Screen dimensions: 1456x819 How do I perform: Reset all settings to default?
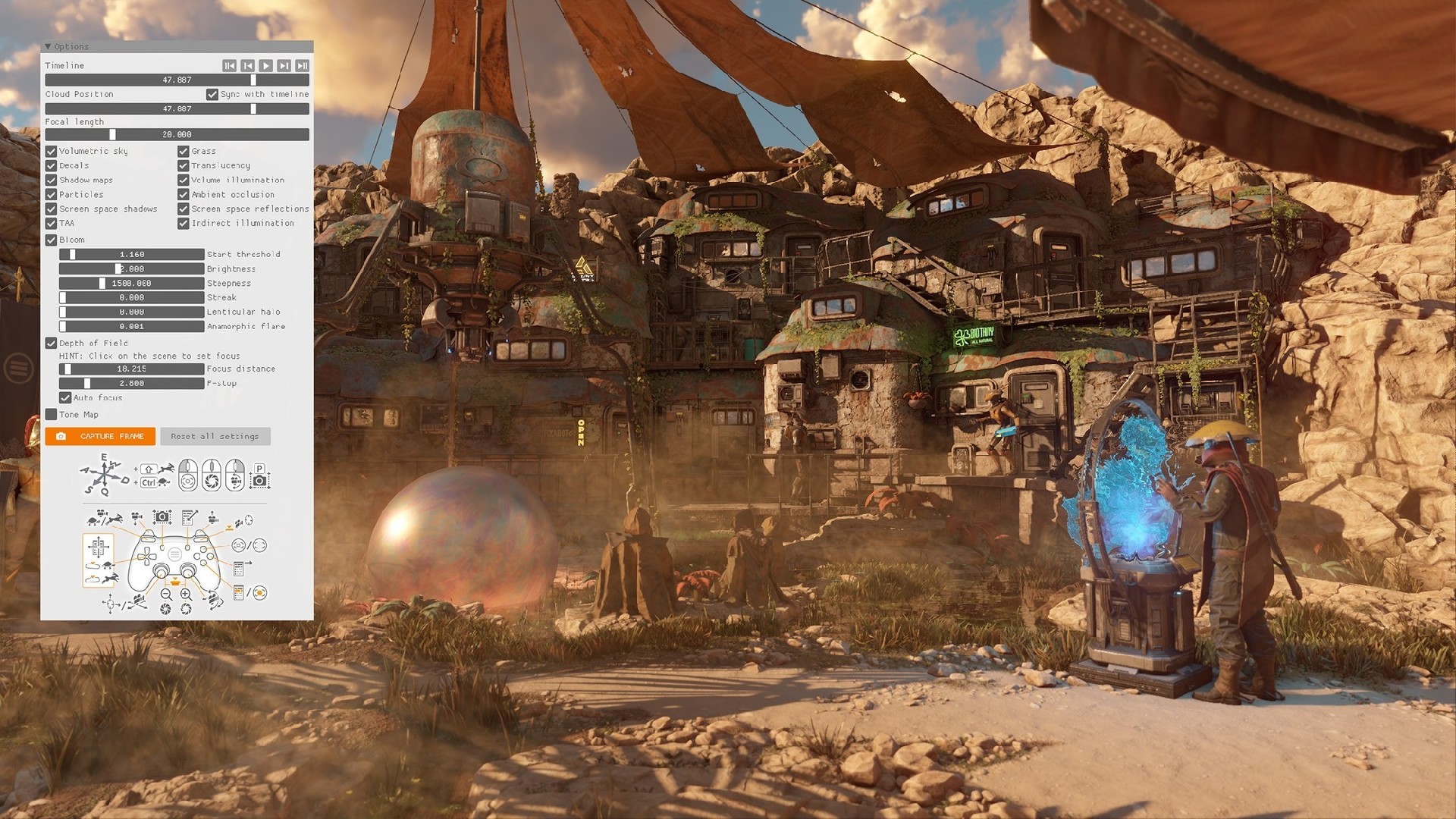(215, 436)
